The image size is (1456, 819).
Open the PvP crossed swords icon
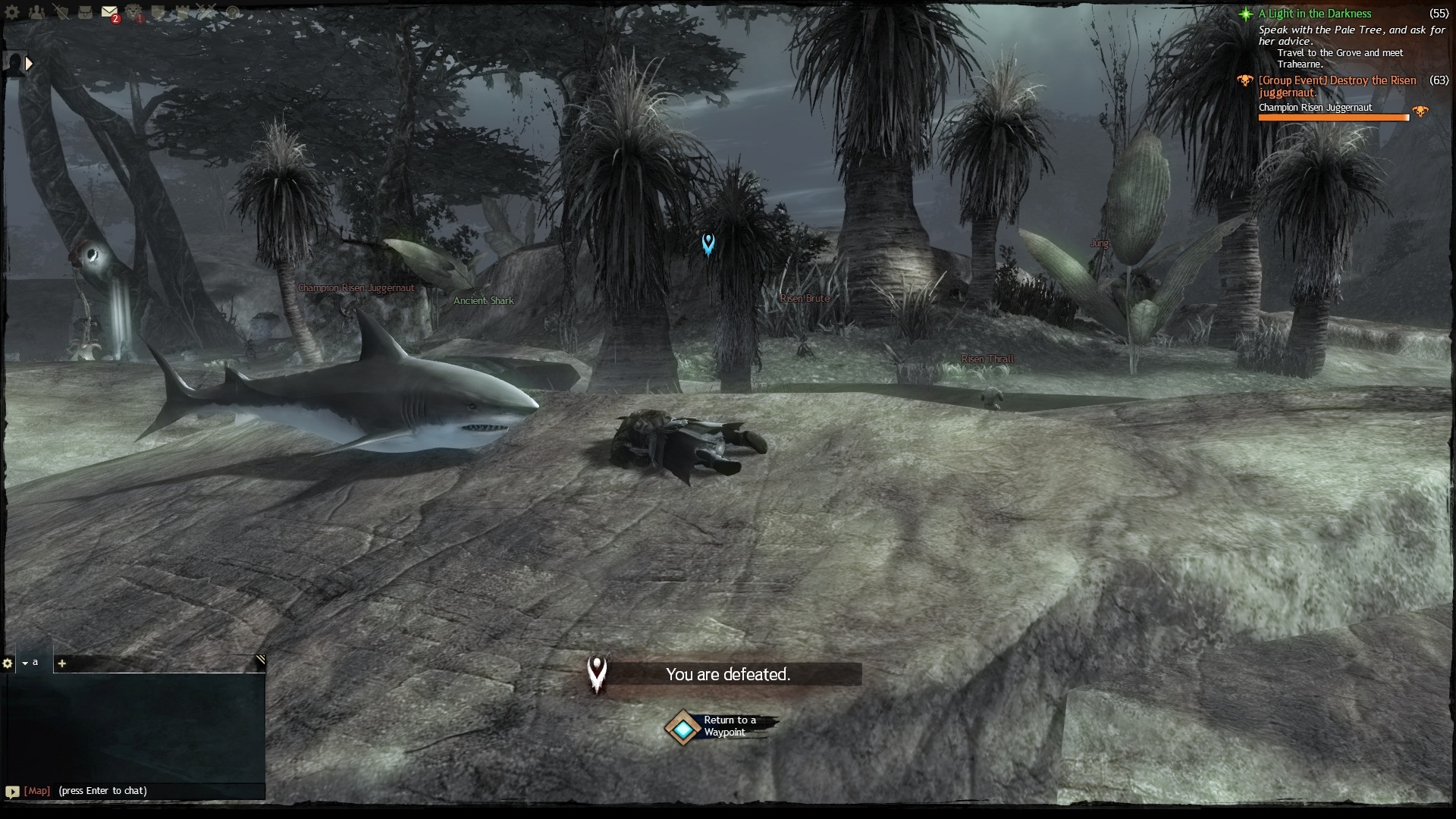pyautogui.click(x=207, y=13)
